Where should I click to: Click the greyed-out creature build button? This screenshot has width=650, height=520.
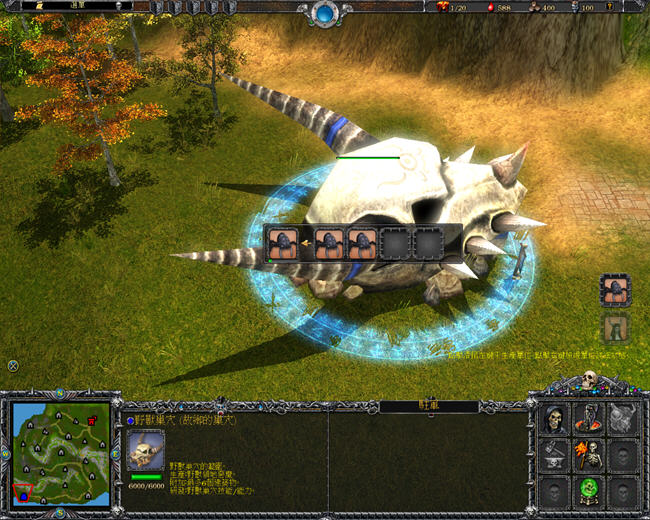click(x=615, y=328)
